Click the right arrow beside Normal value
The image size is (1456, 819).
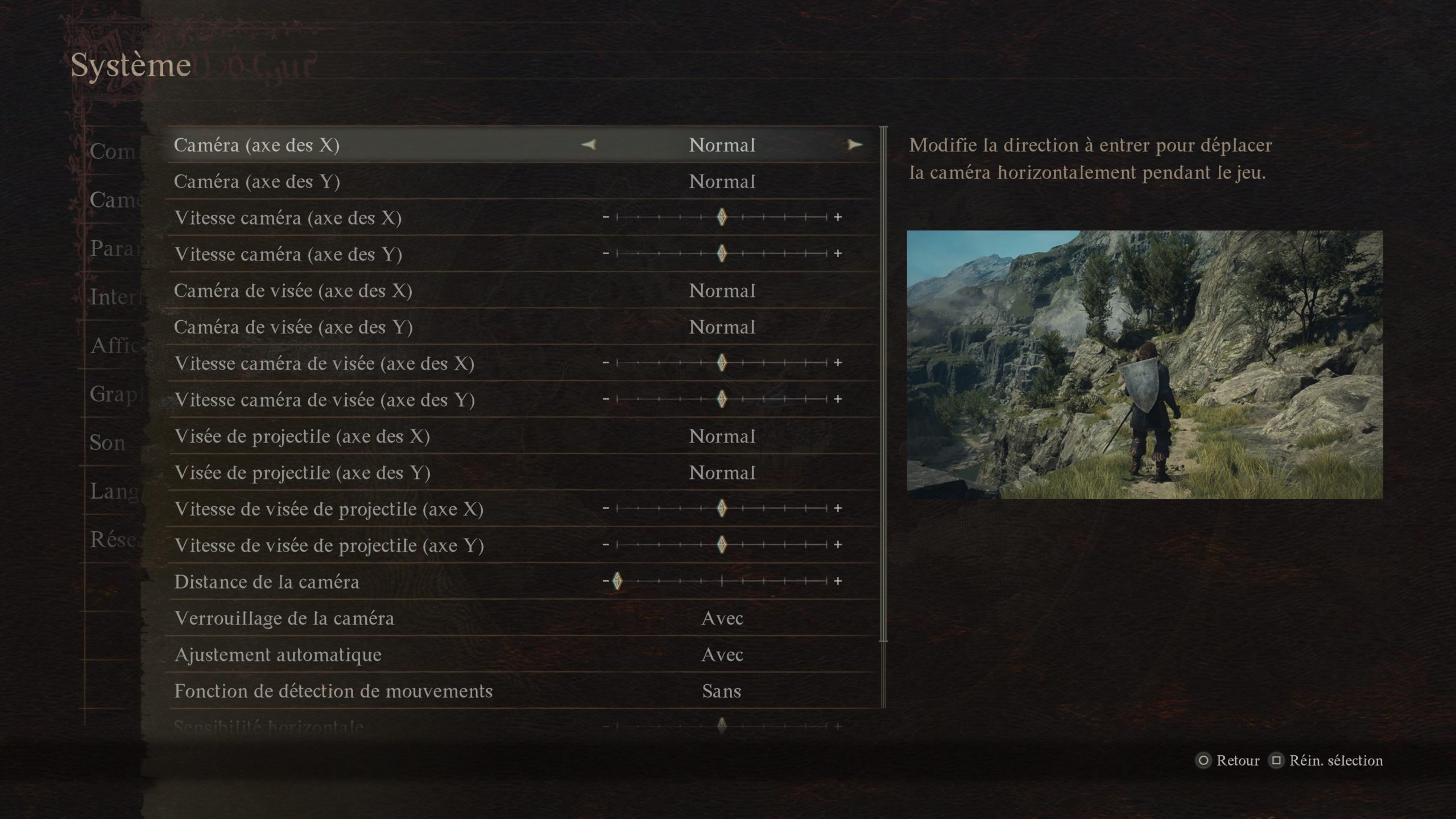854,145
